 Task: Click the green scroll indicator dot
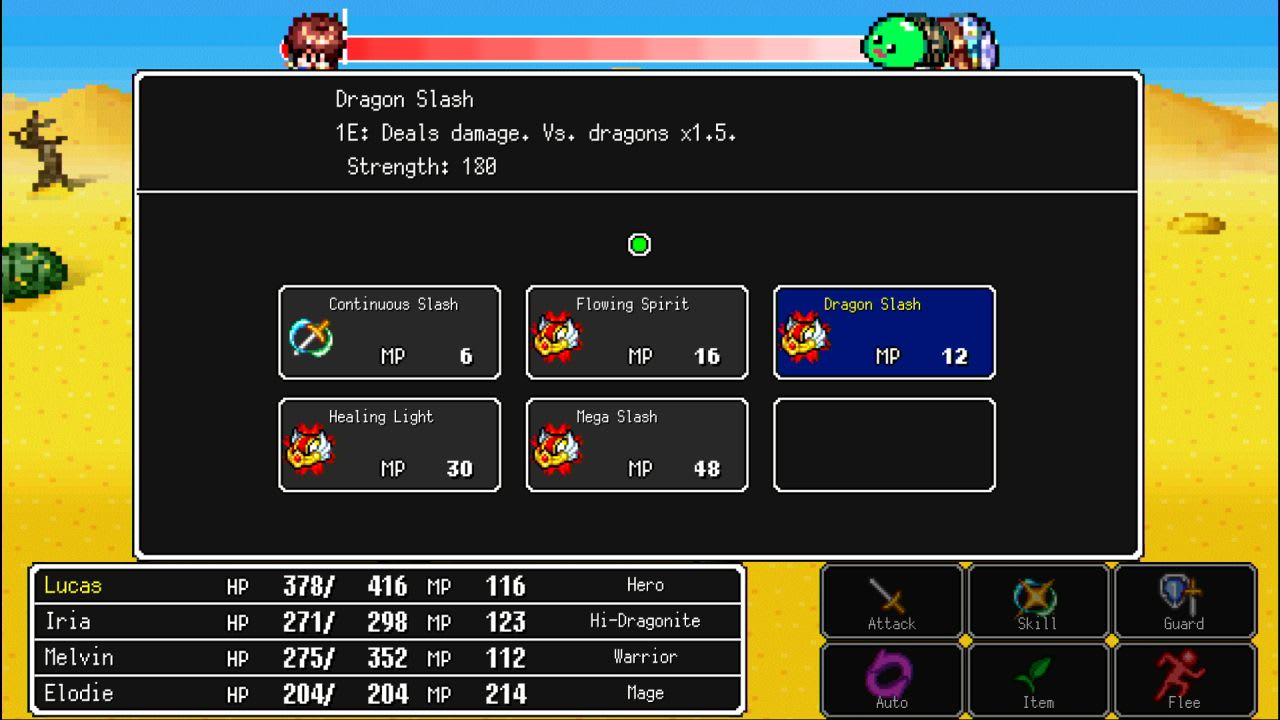tap(639, 245)
